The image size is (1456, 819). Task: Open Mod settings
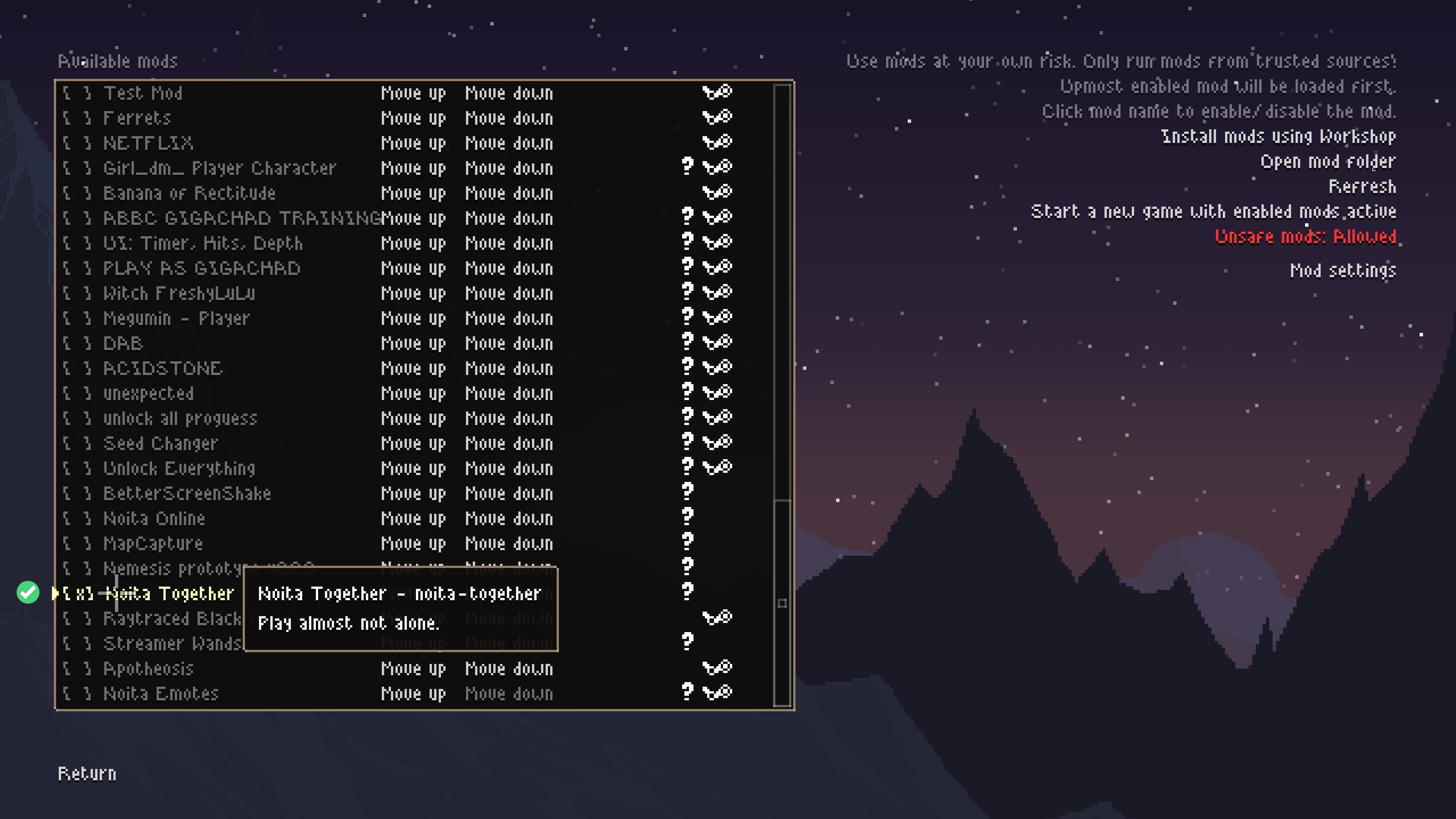(1342, 271)
